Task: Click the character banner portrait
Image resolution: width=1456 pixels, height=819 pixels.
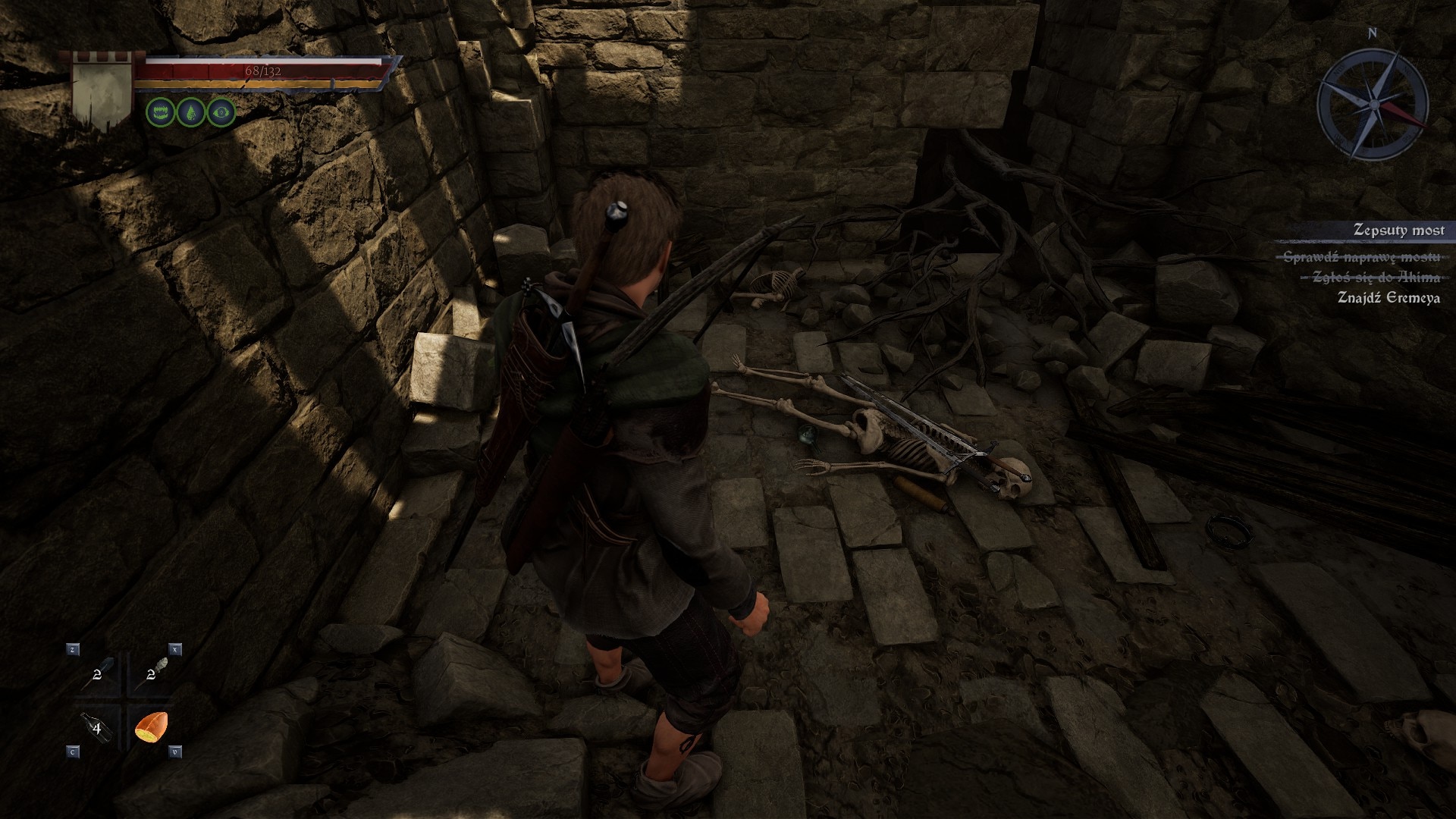Action: [x=101, y=92]
